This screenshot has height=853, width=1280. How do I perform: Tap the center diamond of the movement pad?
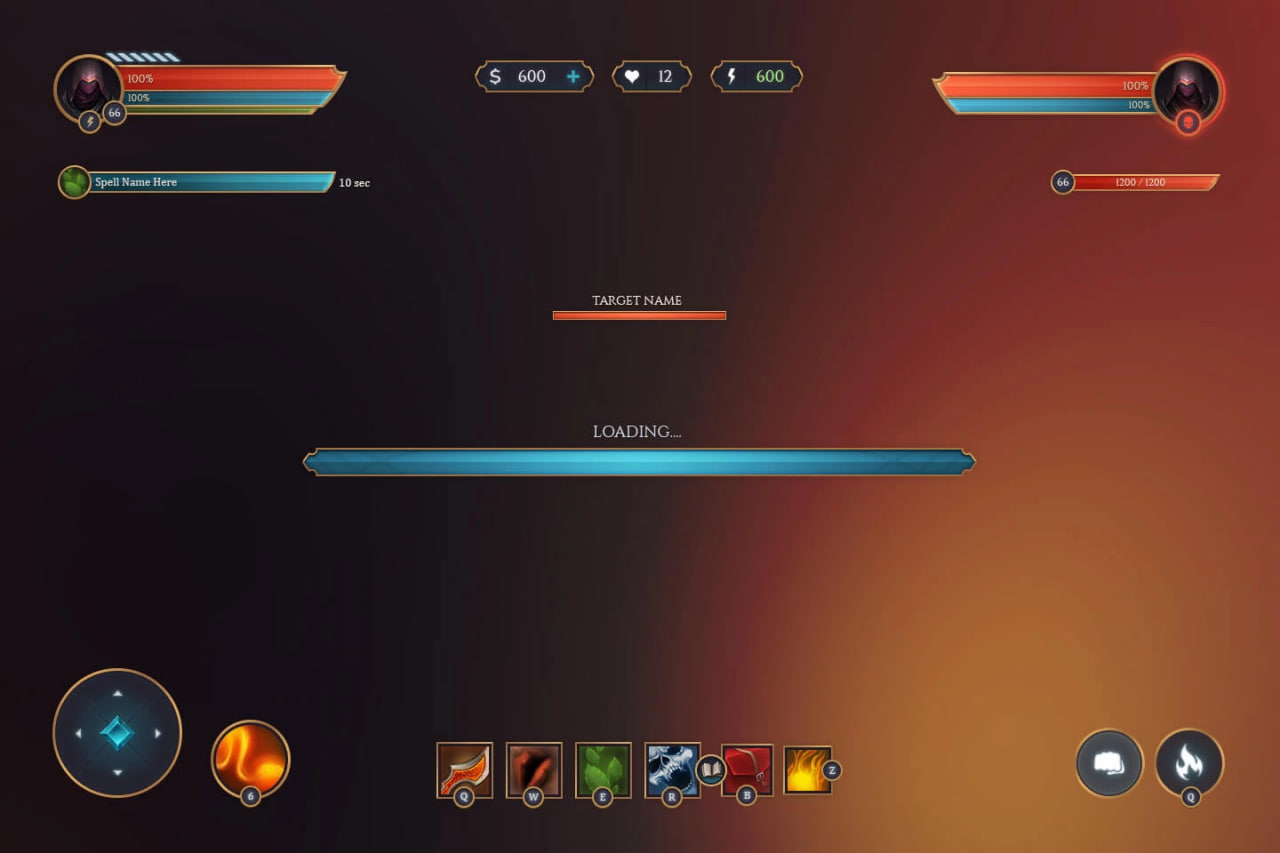click(117, 733)
